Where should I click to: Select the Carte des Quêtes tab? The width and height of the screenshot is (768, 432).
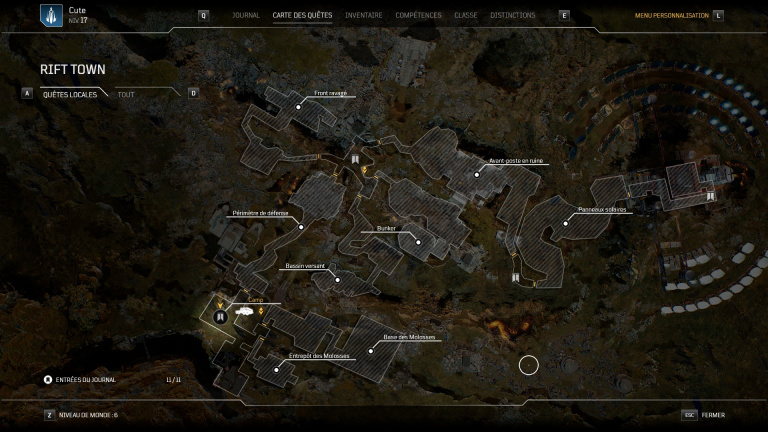302,16
